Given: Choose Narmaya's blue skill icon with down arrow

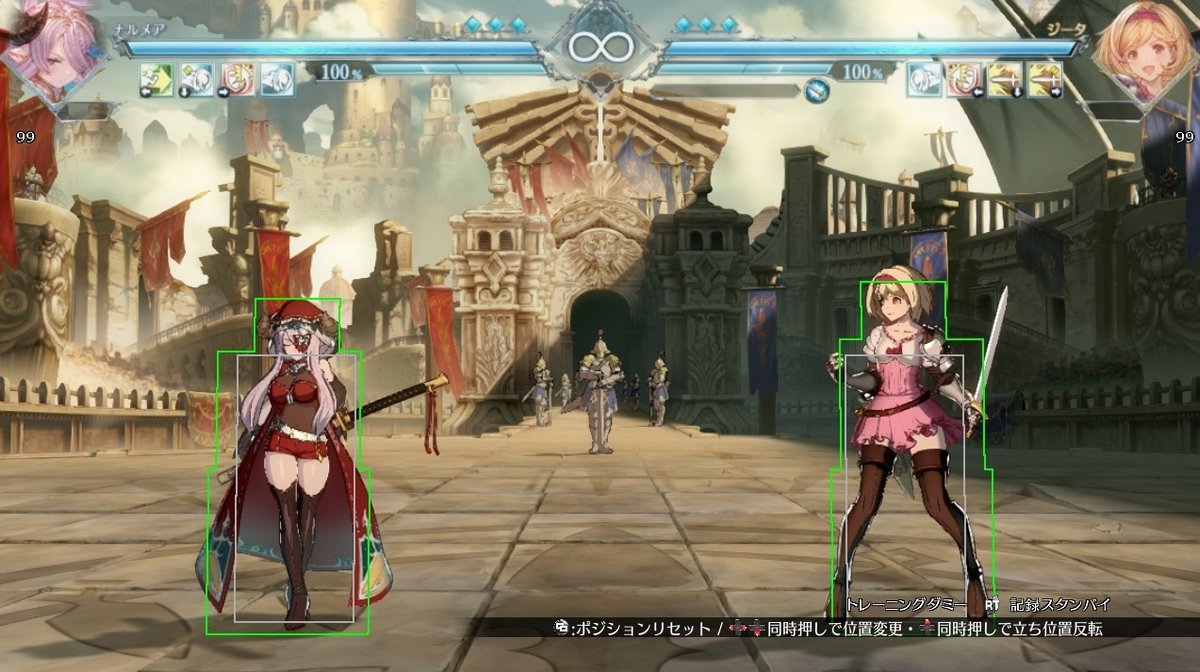Looking at the screenshot, I should click(197, 79).
